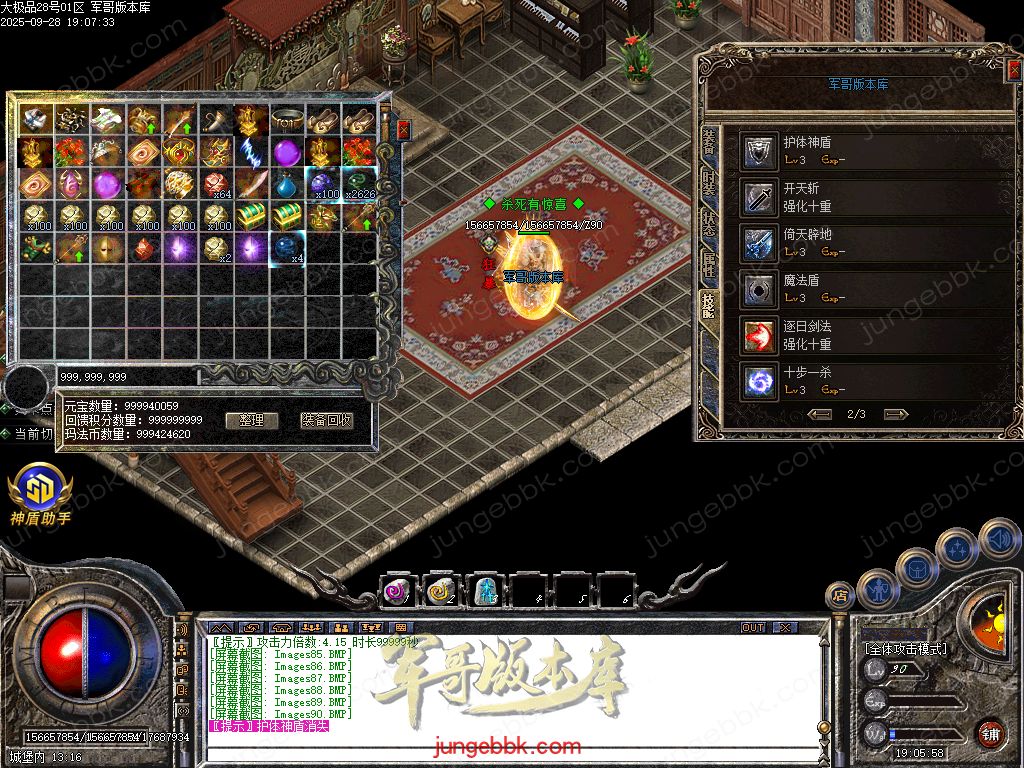
Task: Select the black horn item in the bag
Action: 216,121
